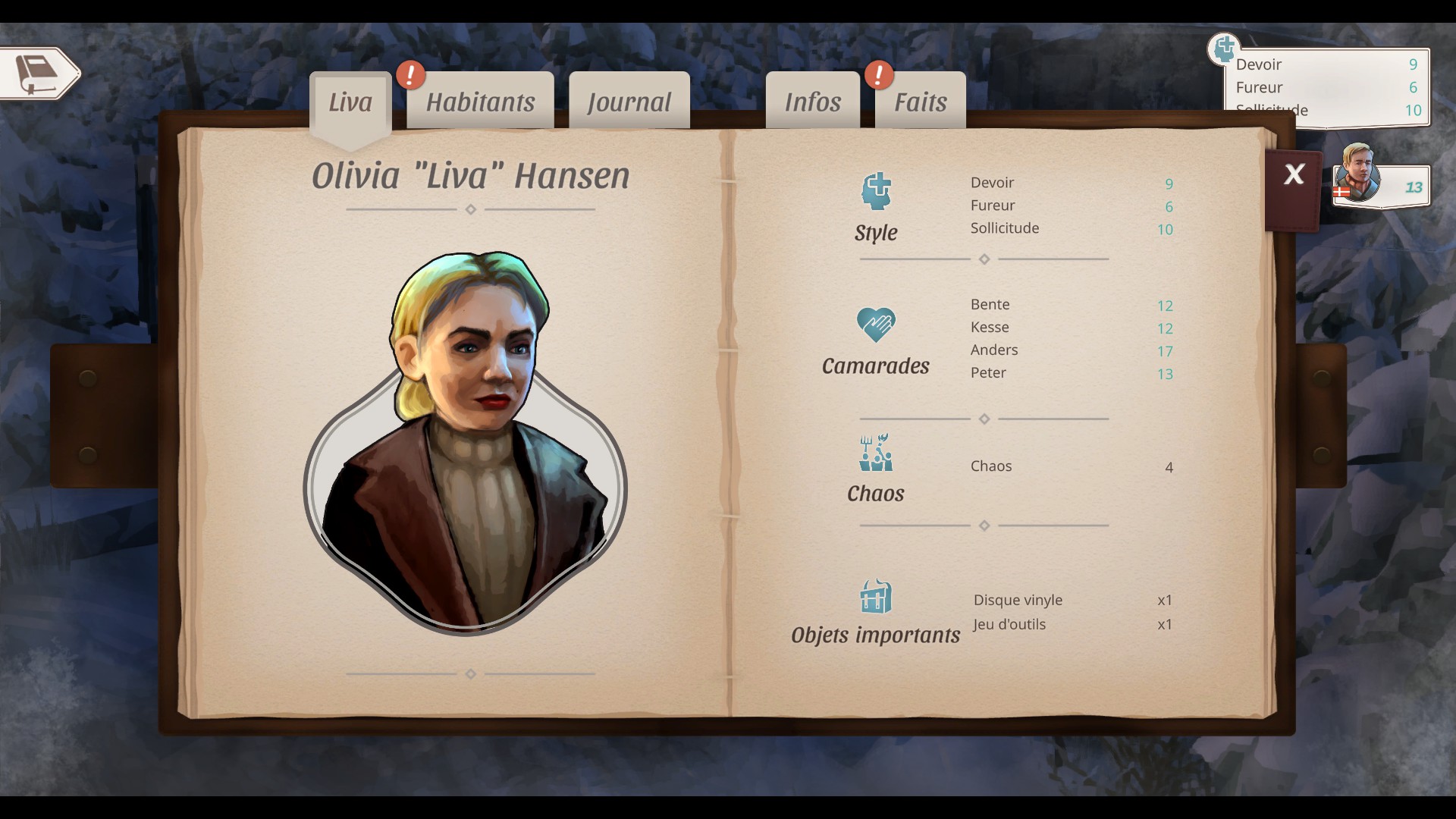The width and height of the screenshot is (1456, 819).
Task: Open the Habitants tab
Action: tap(480, 102)
